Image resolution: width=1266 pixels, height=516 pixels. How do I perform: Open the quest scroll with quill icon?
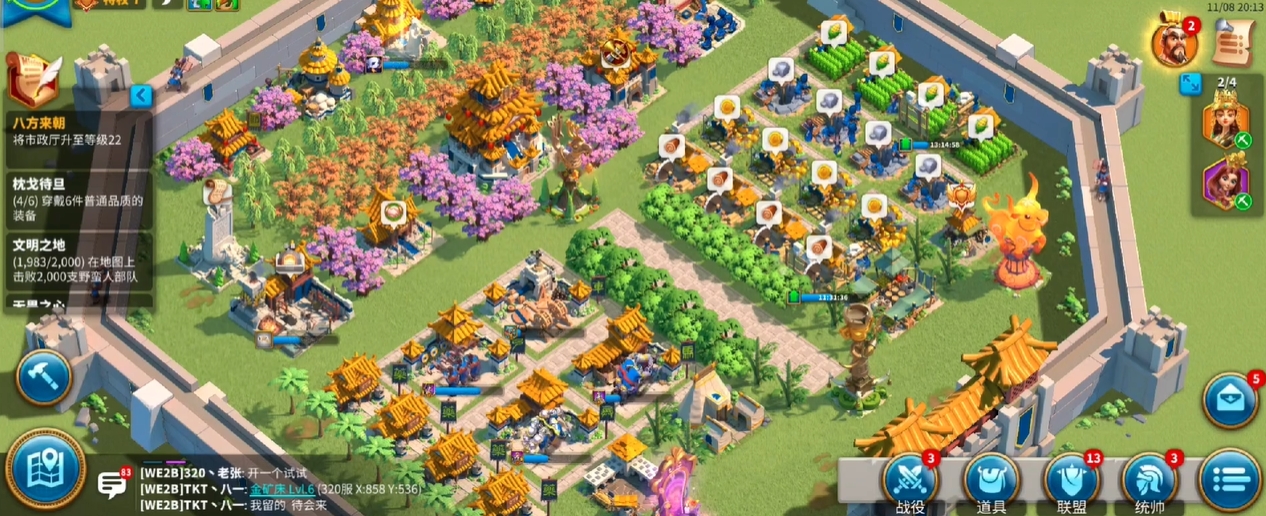[32, 79]
